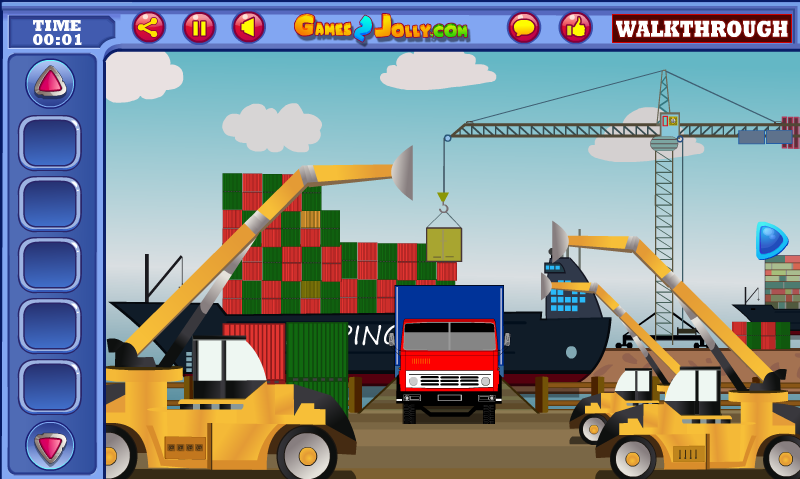Visit the Games2Jolly.com logo link

click(382, 27)
